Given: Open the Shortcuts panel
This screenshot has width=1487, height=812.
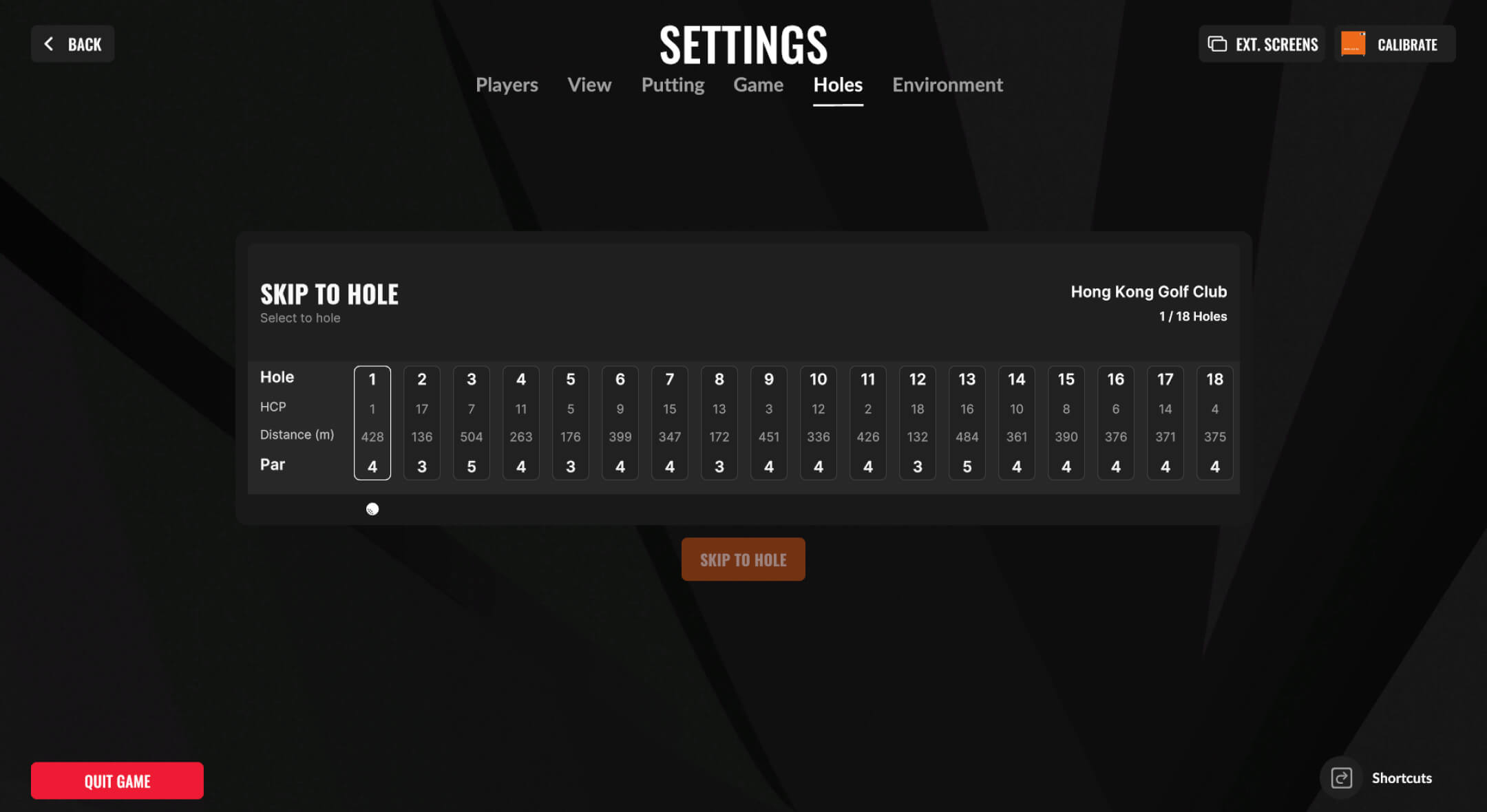Looking at the screenshot, I should coord(1382,778).
